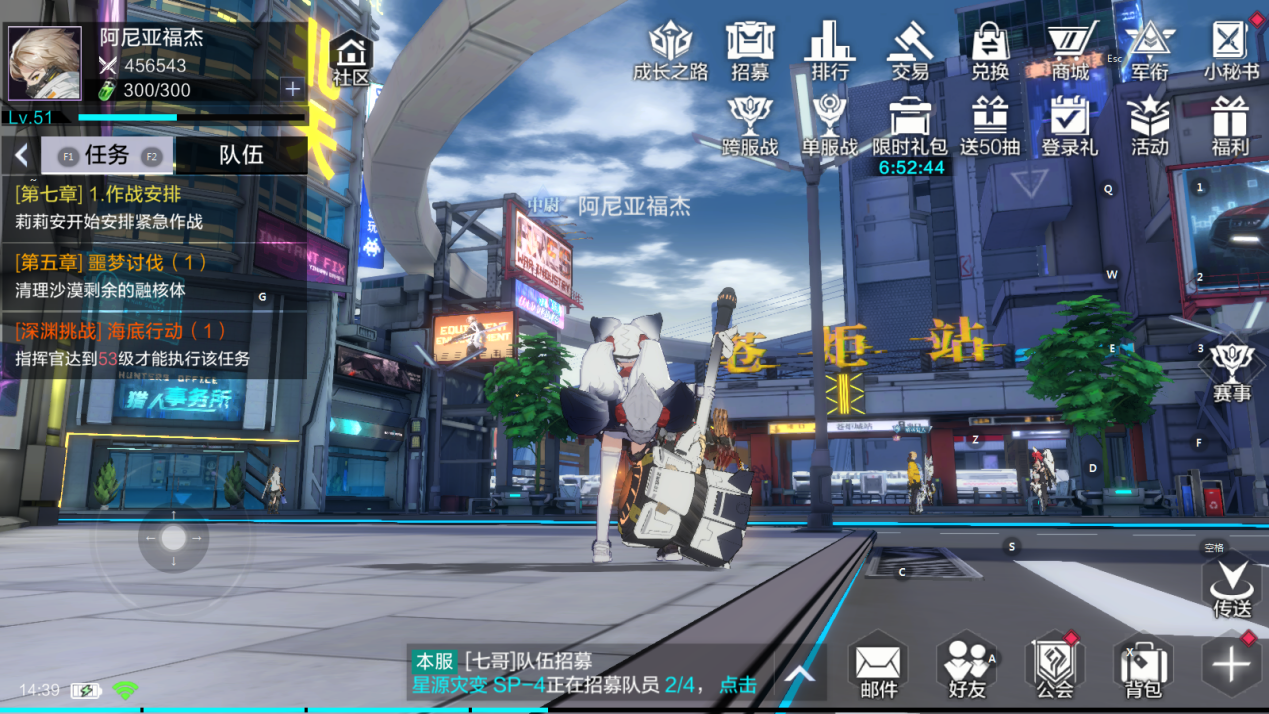
Task: Open the 限时礼包 limited-time gift pack
Action: (x=909, y=127)
